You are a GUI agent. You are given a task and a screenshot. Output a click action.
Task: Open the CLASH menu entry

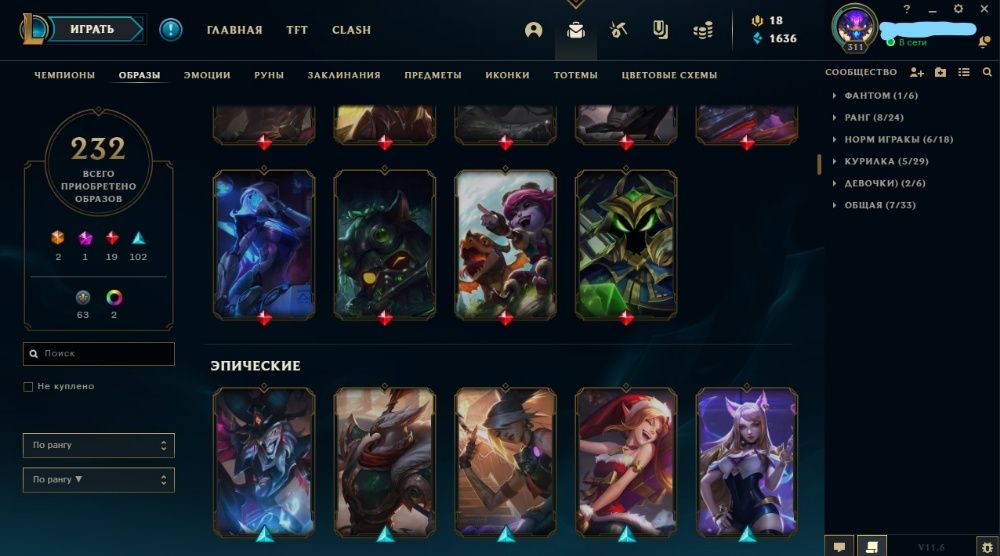point(351,30)
